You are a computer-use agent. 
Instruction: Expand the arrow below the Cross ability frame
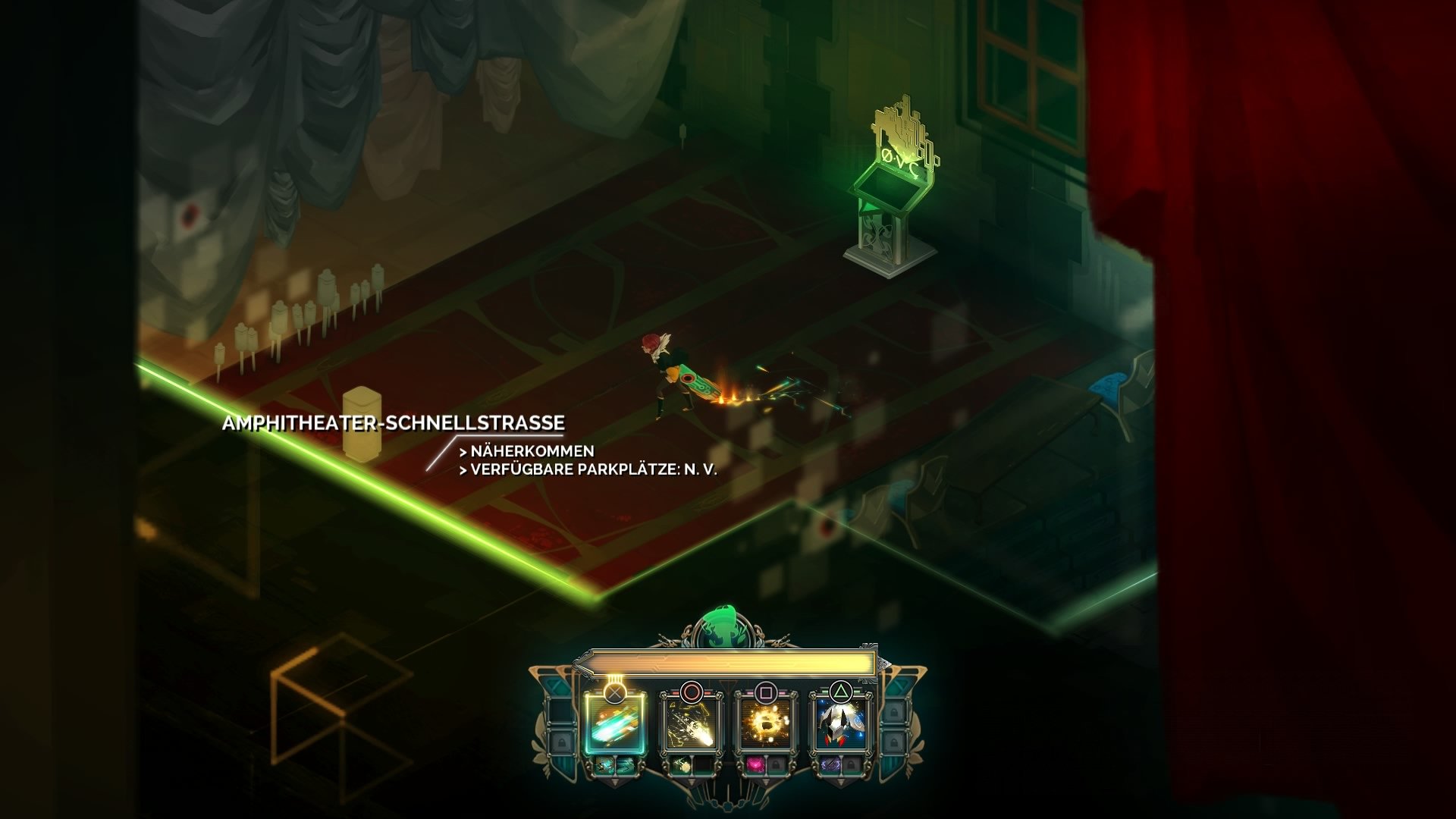[614, 783]
